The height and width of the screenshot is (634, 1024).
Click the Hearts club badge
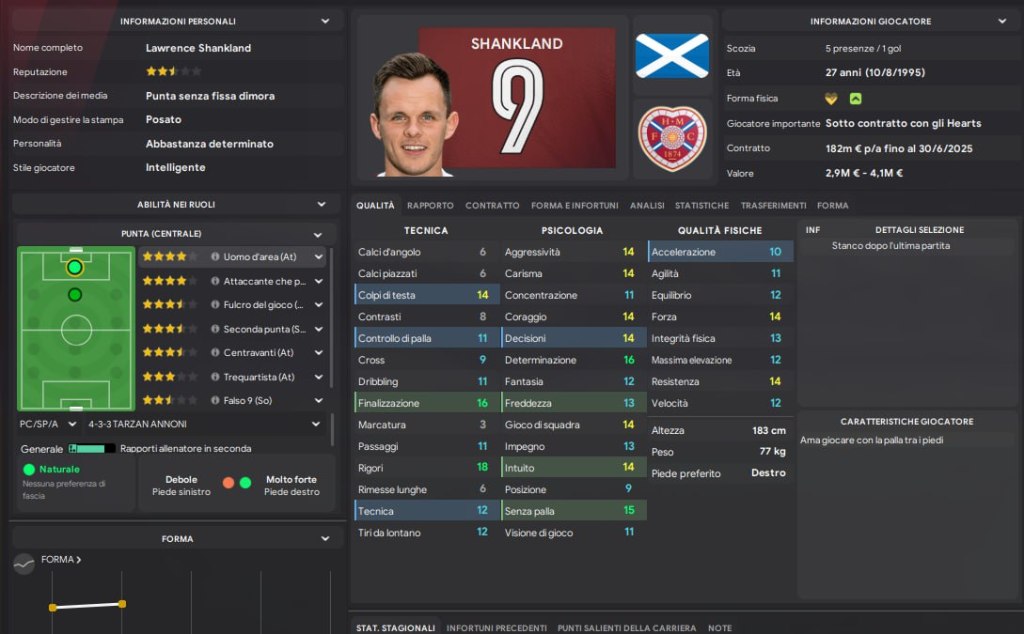(x=672, y=138)
